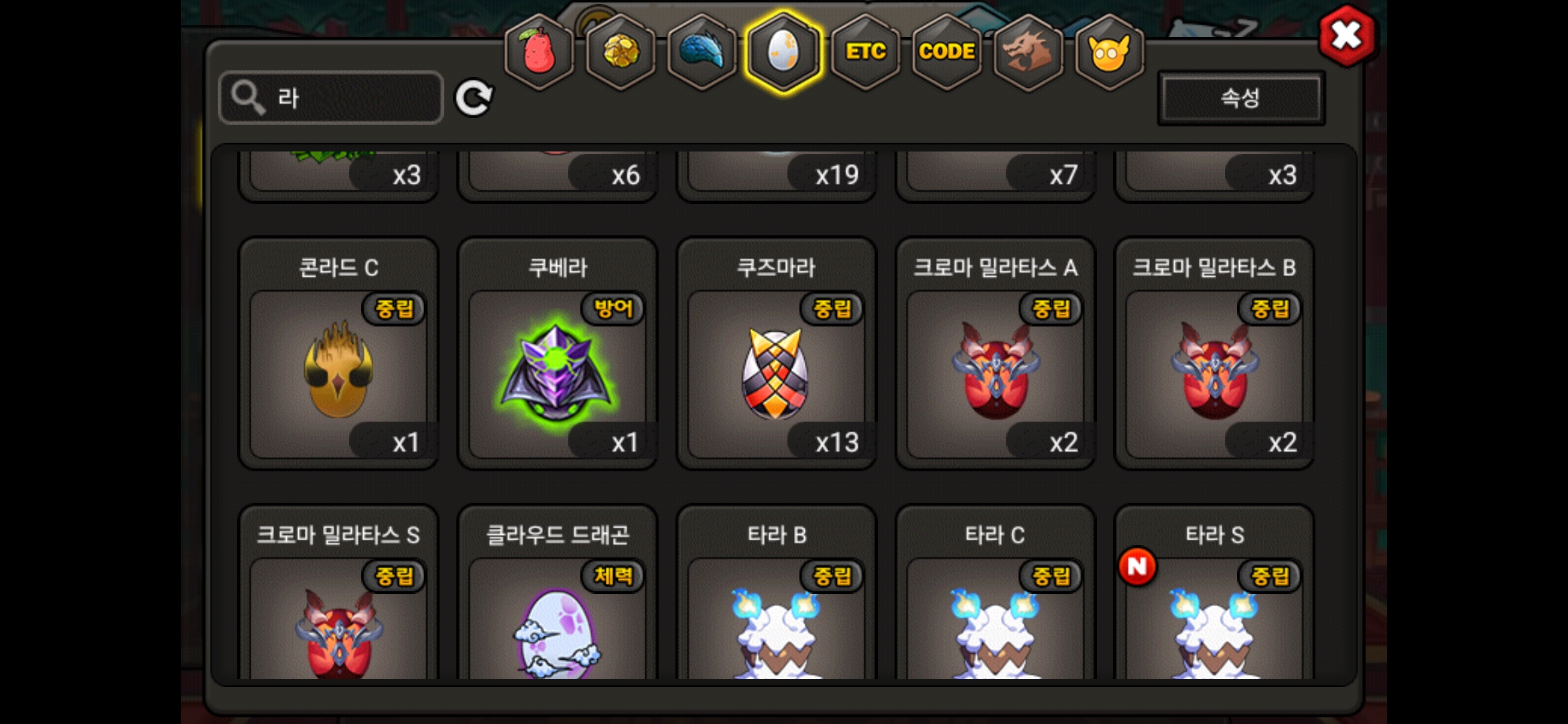The image size is (1568, 724).
Task: Reset the search with the refresh arrow
Action: [x=474, y=99]
